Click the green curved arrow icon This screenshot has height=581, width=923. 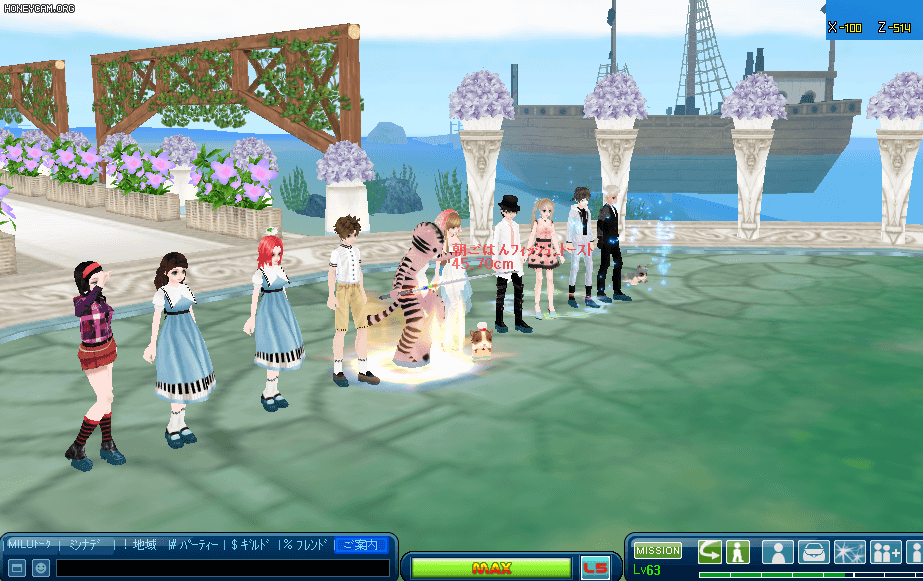coord(710,551)
